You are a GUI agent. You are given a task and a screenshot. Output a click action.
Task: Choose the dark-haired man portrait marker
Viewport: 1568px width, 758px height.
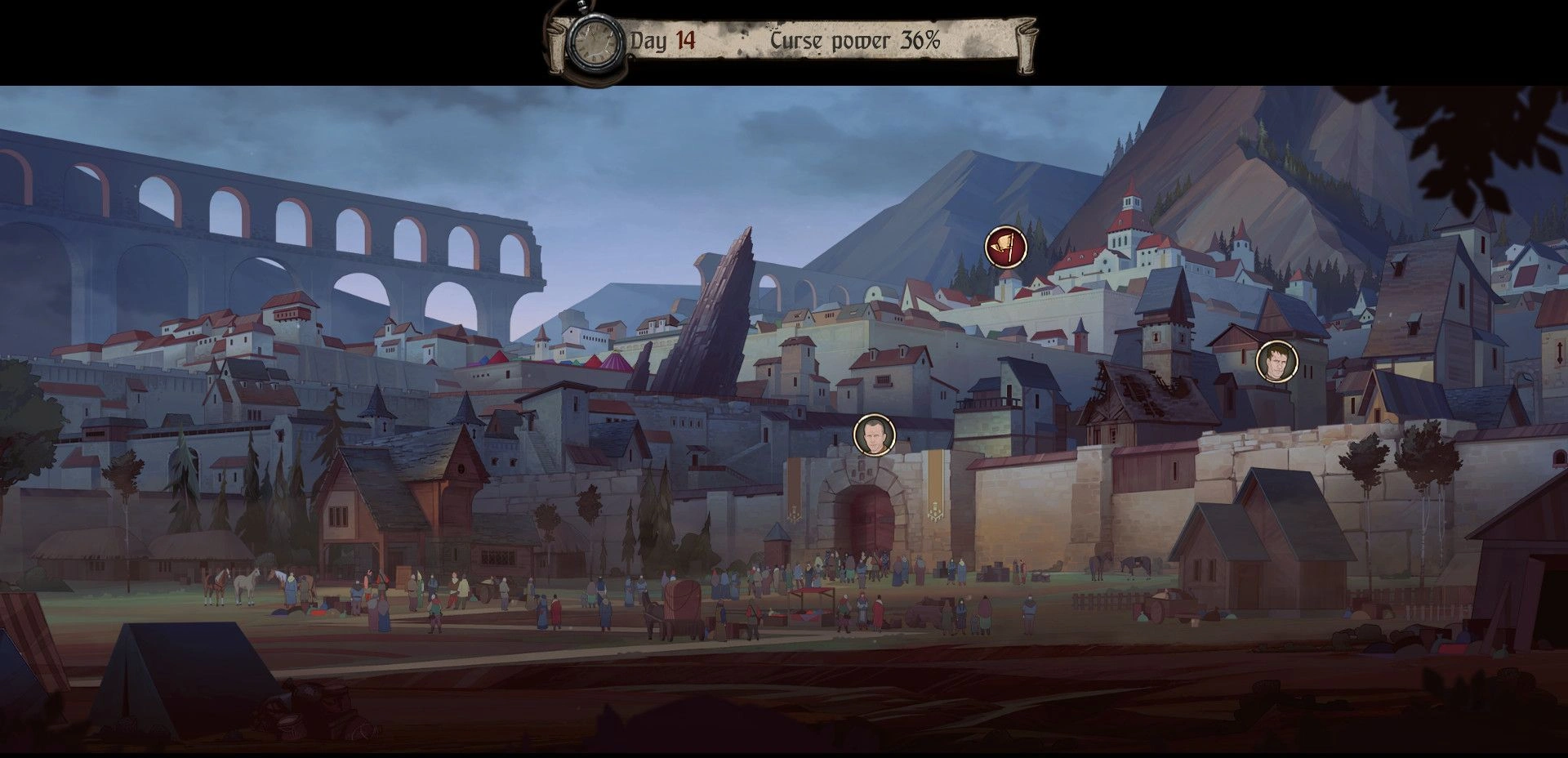[1276, 362]
